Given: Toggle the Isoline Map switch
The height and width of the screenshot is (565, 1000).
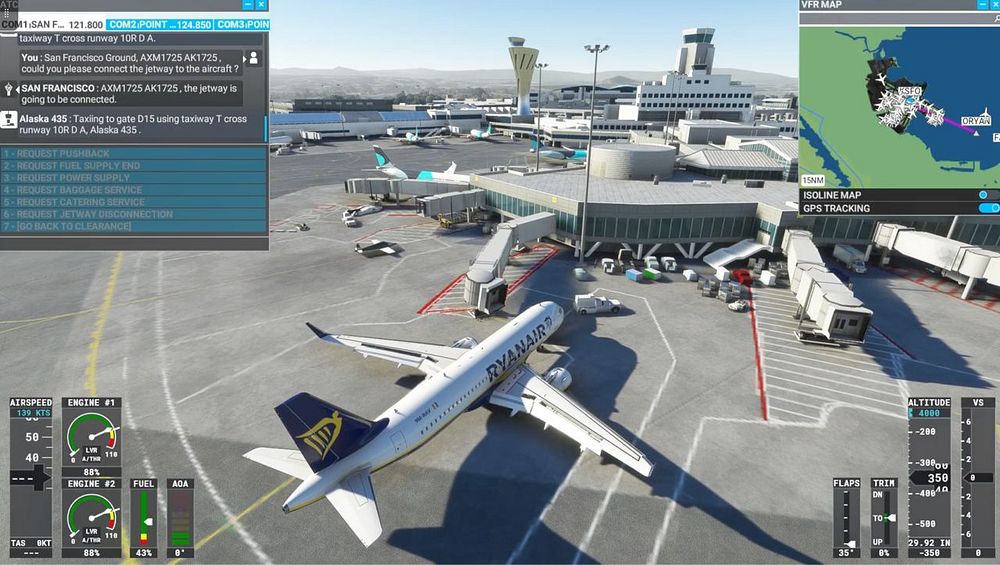Looking at the screenshot, I should [987, 195].
